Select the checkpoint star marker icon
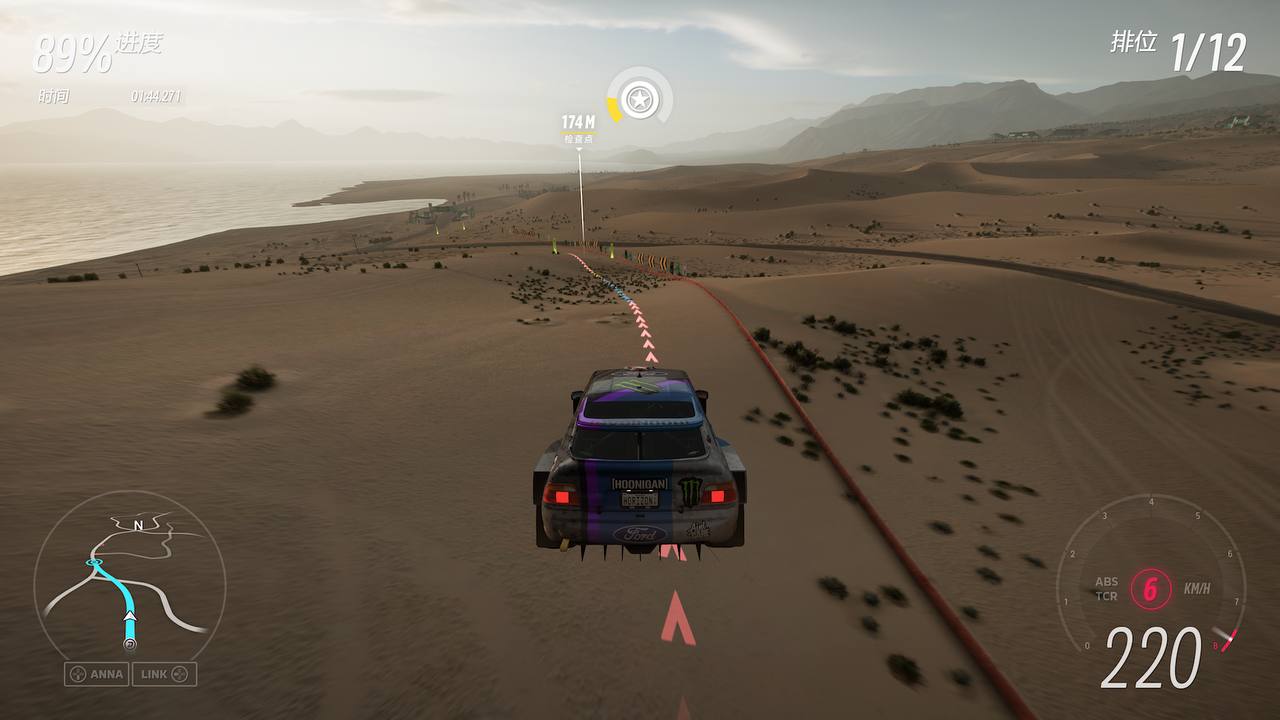Screen dimensions: 1280x720 pyautogui.click(x=638, y=99)
